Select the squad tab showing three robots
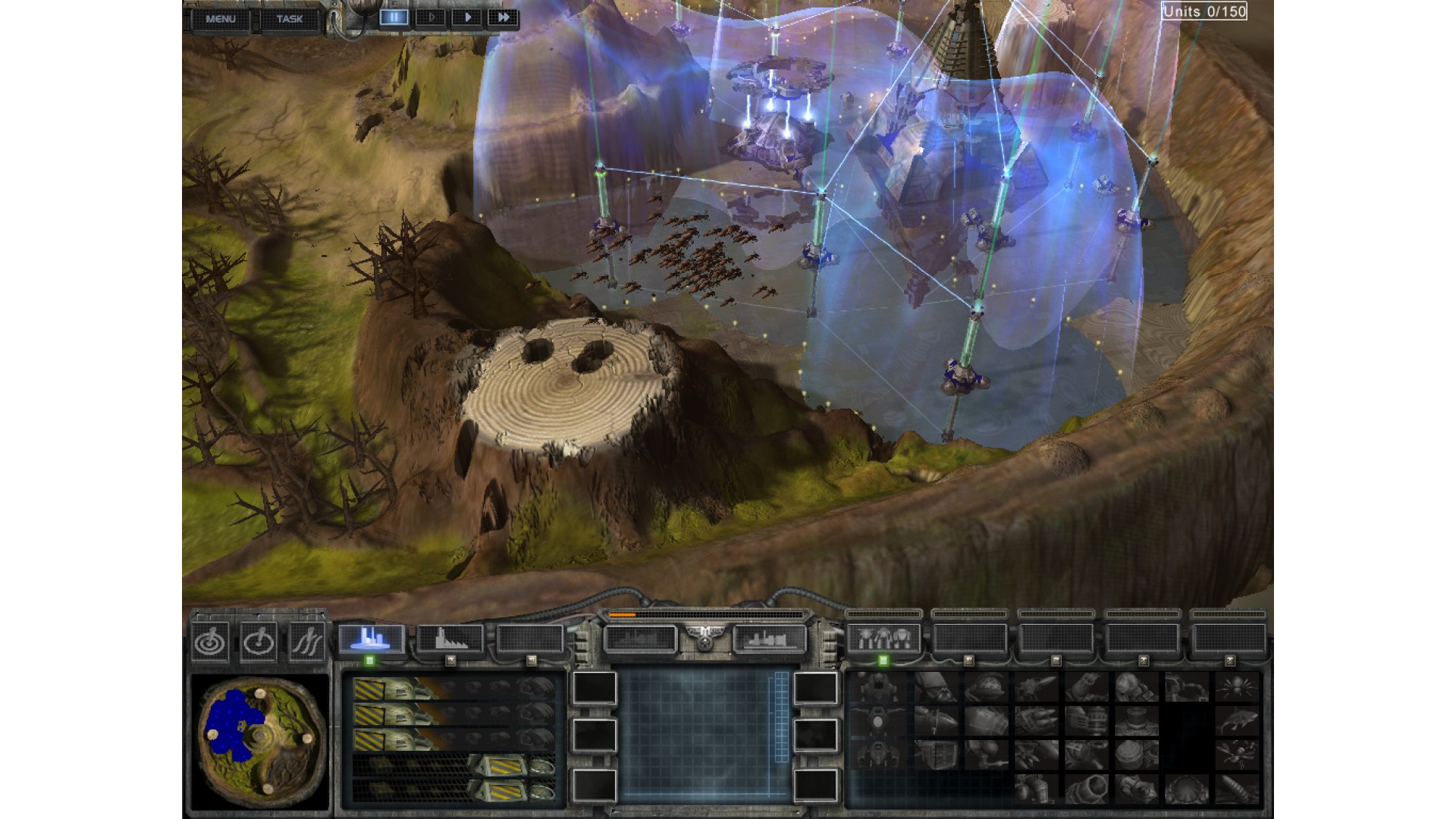 click(883, 639)
